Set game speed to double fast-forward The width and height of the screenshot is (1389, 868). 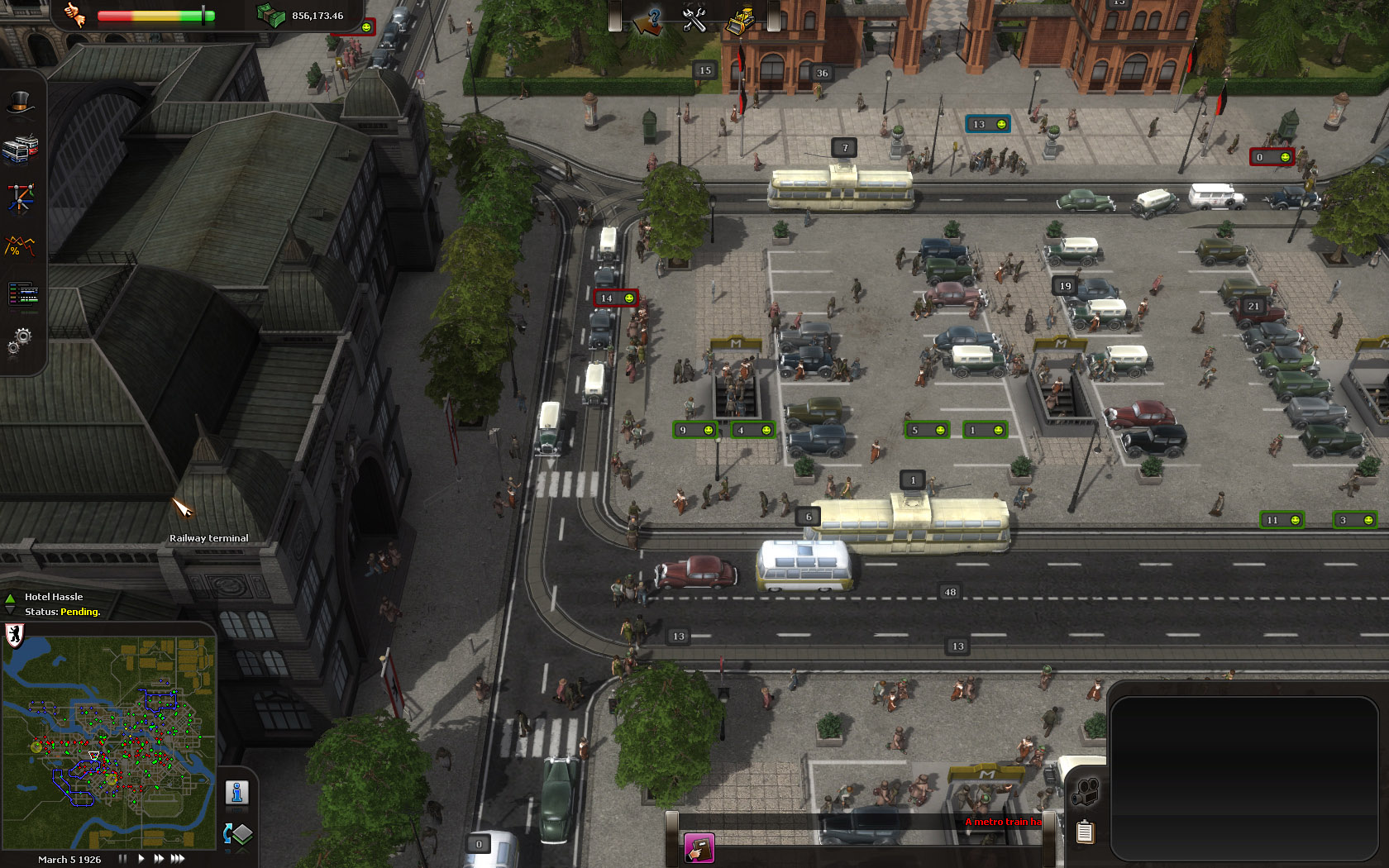click(158, 859)
